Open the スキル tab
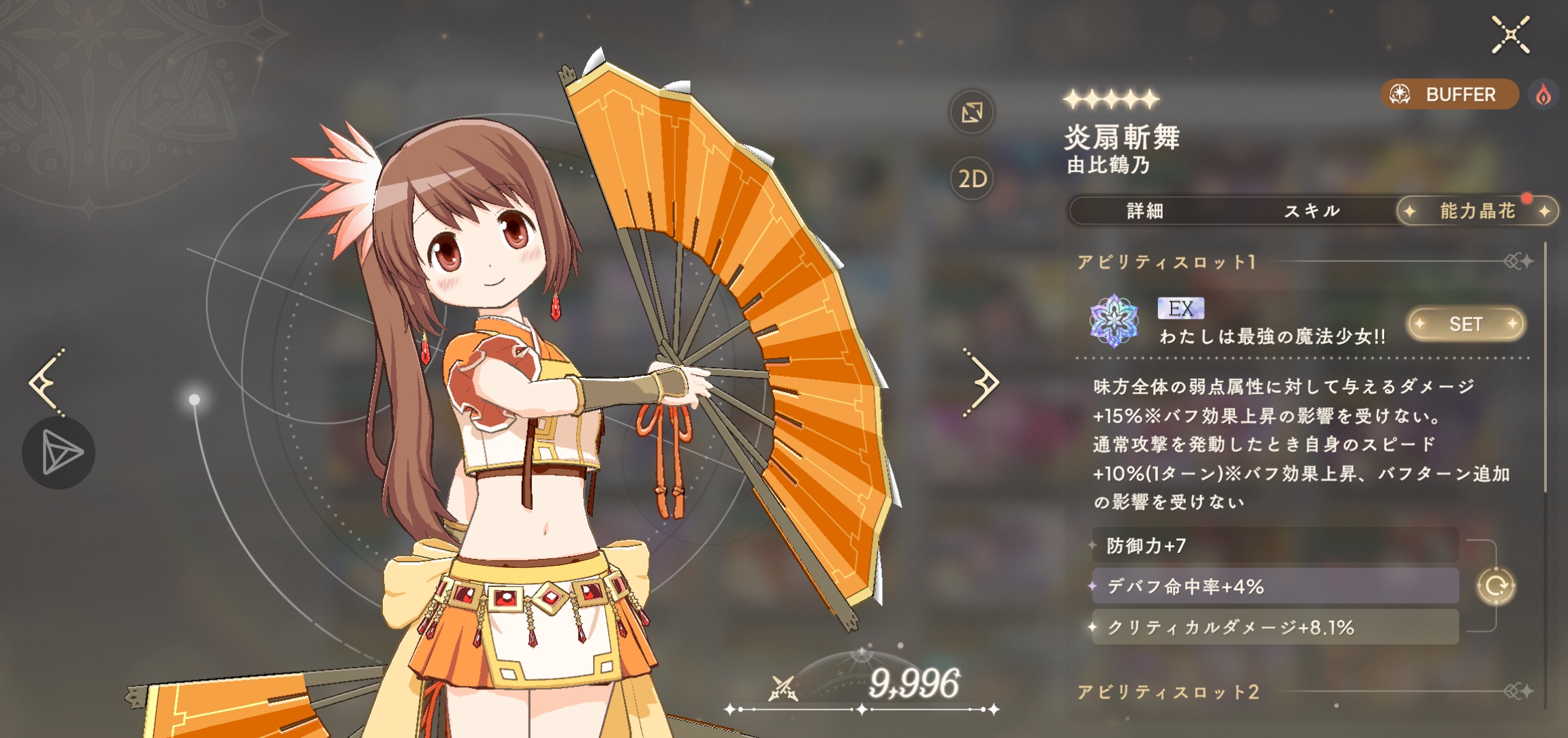 pyautogui.click(x=1312, y=211)
